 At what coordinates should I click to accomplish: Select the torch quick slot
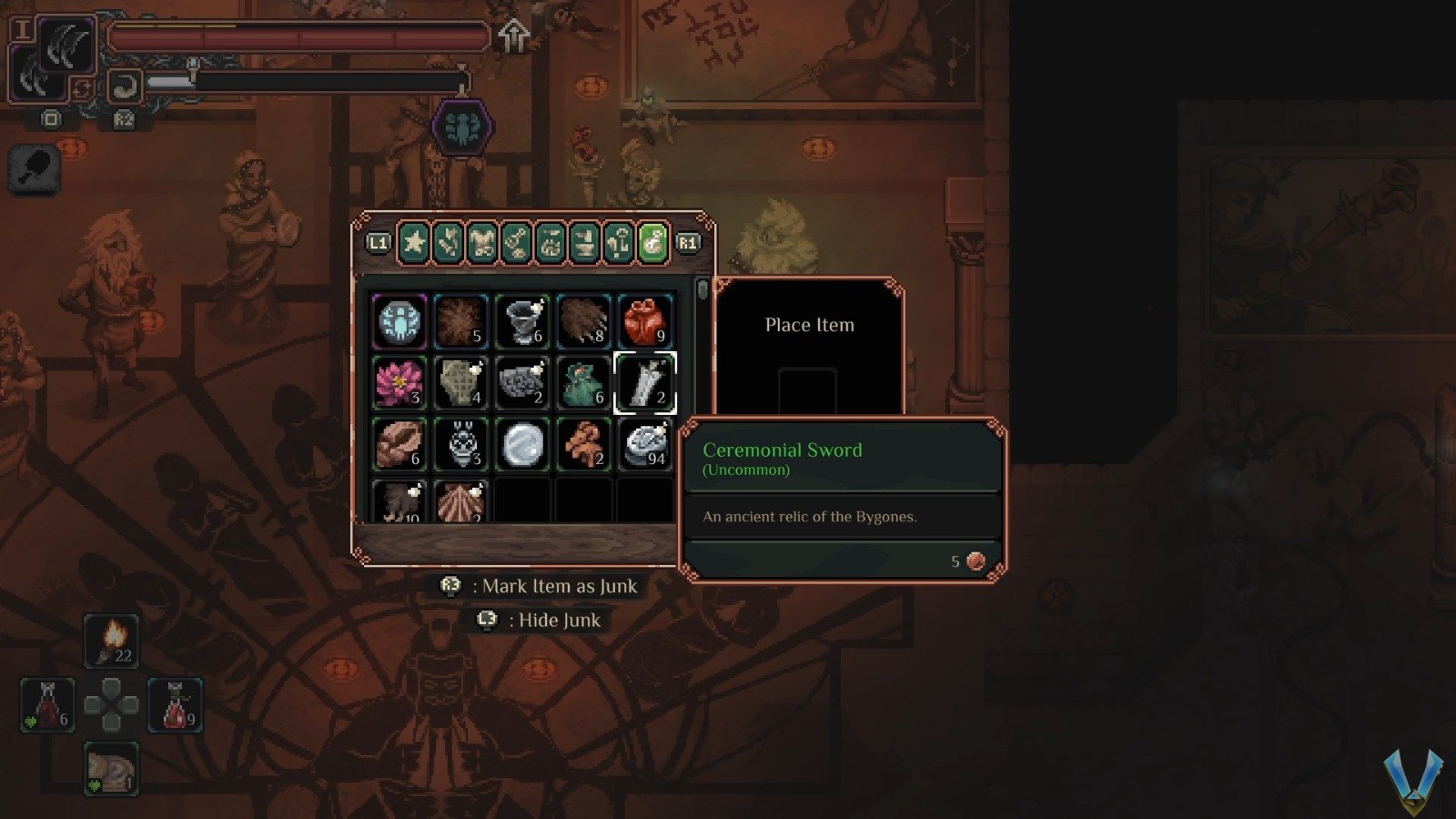pyautogui.click(x=111, y=641)
